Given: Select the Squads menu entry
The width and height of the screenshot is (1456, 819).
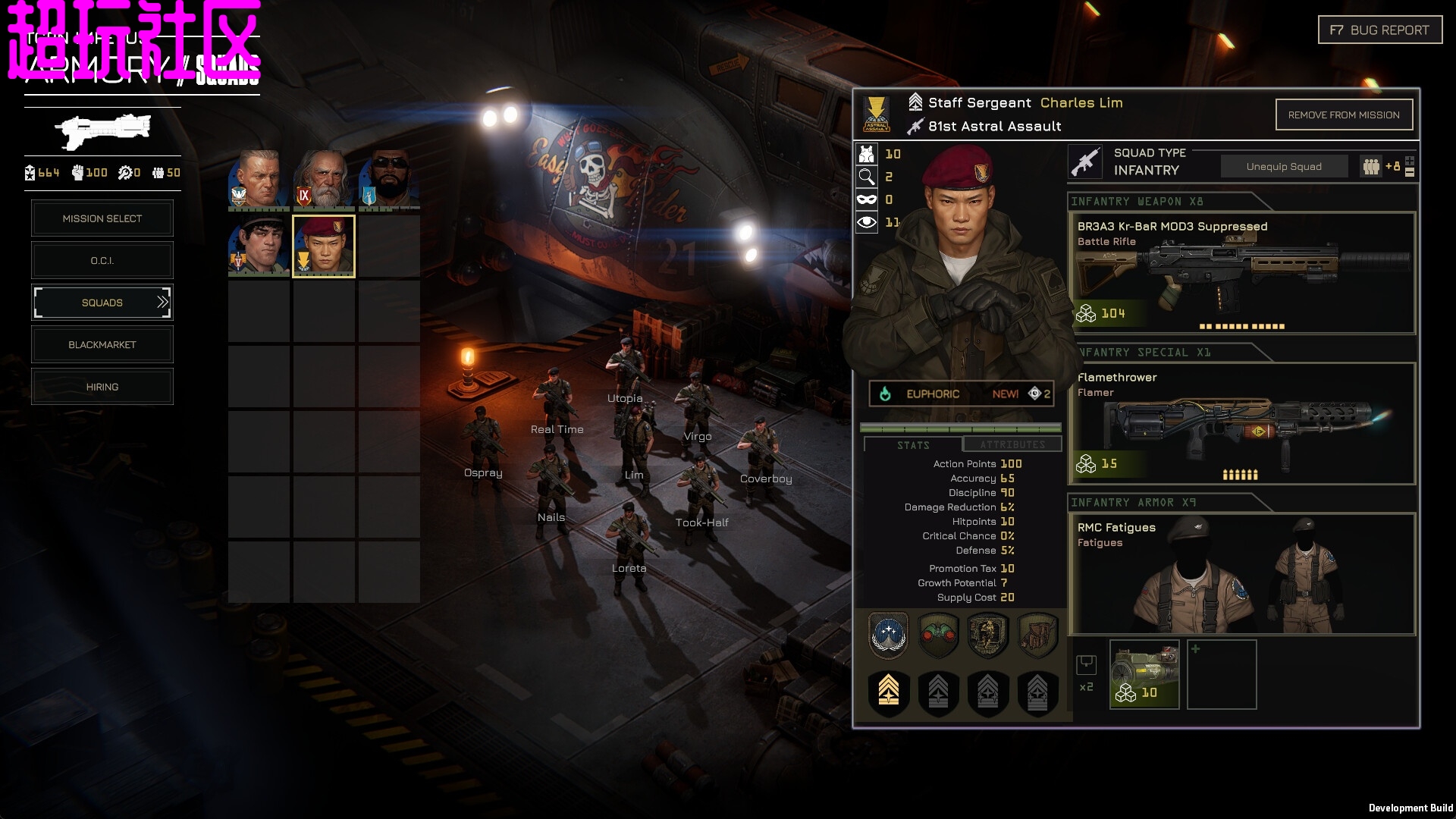Looking at the screenshot, I should click(x=102, y=303).
